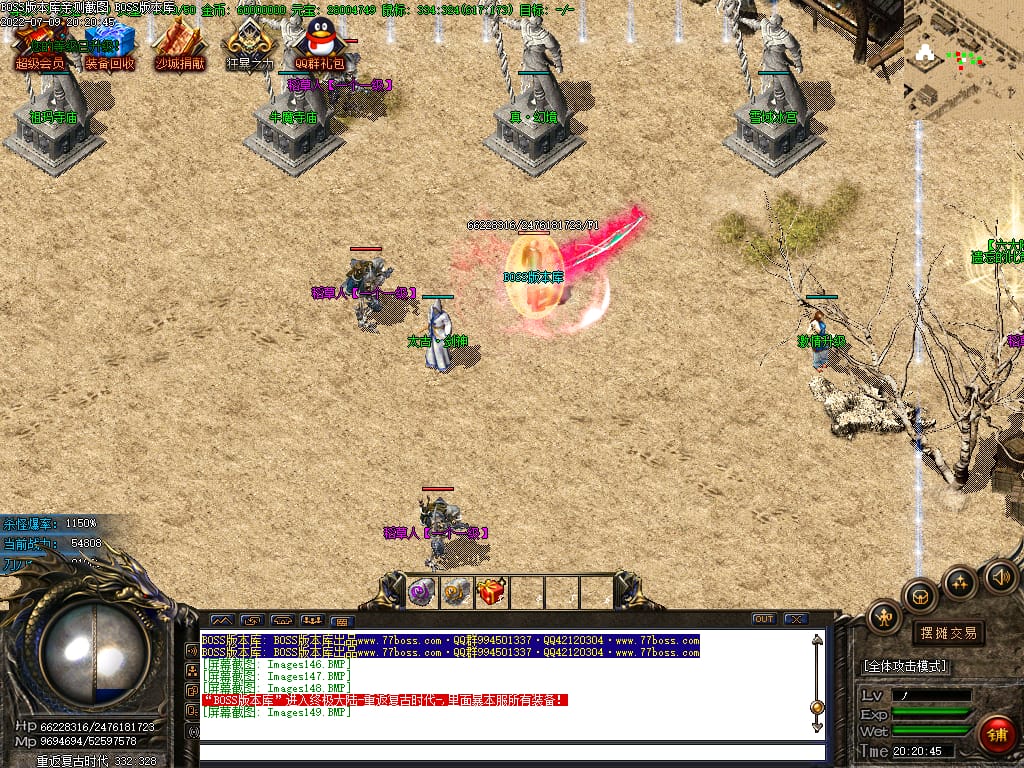Toggle the 全体攻击模式 attack mode label
The height and width of the screenshot is (768, 1024).
[905, 666]
